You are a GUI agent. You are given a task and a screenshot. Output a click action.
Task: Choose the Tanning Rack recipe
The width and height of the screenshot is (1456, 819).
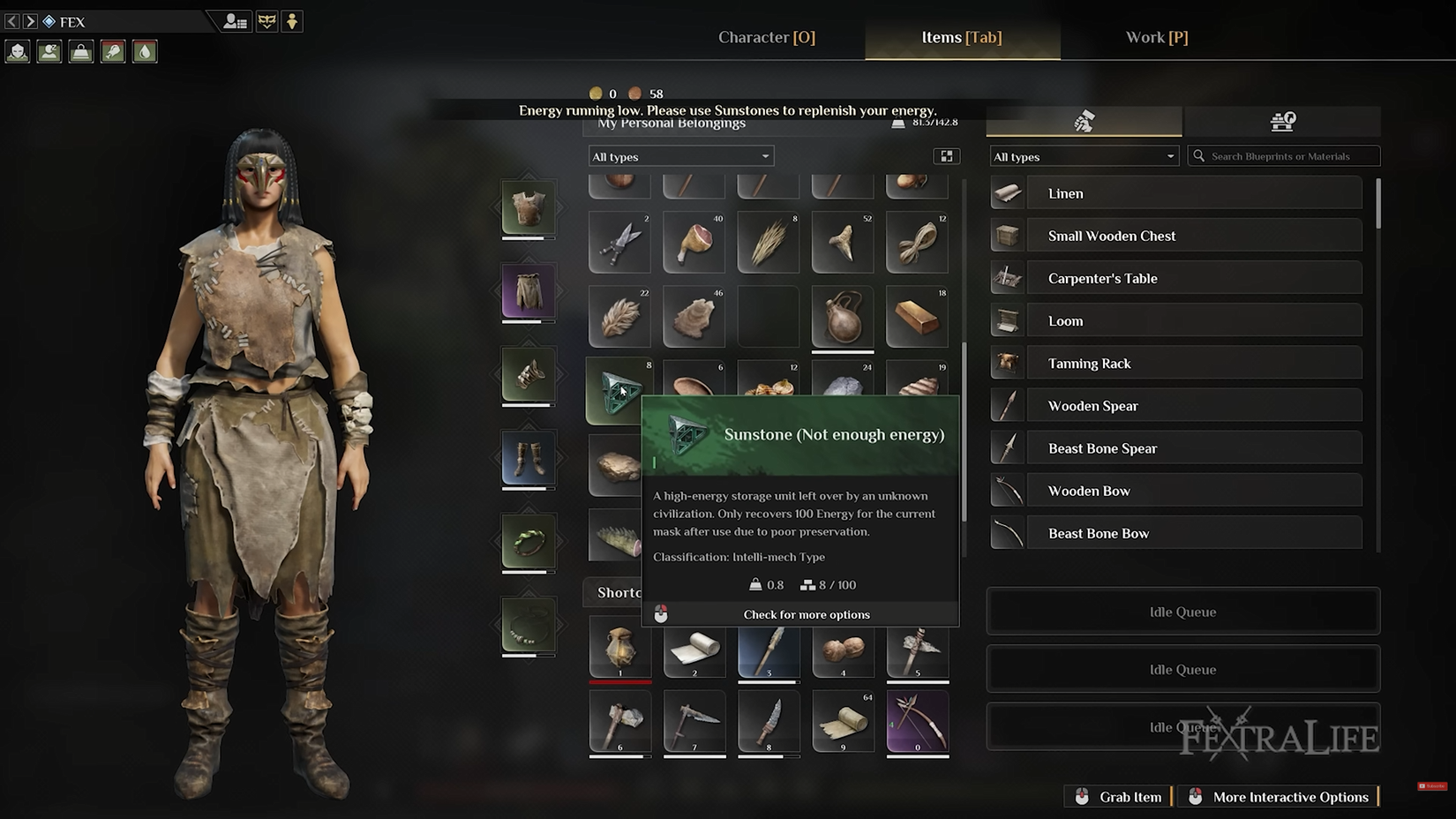1176,363
